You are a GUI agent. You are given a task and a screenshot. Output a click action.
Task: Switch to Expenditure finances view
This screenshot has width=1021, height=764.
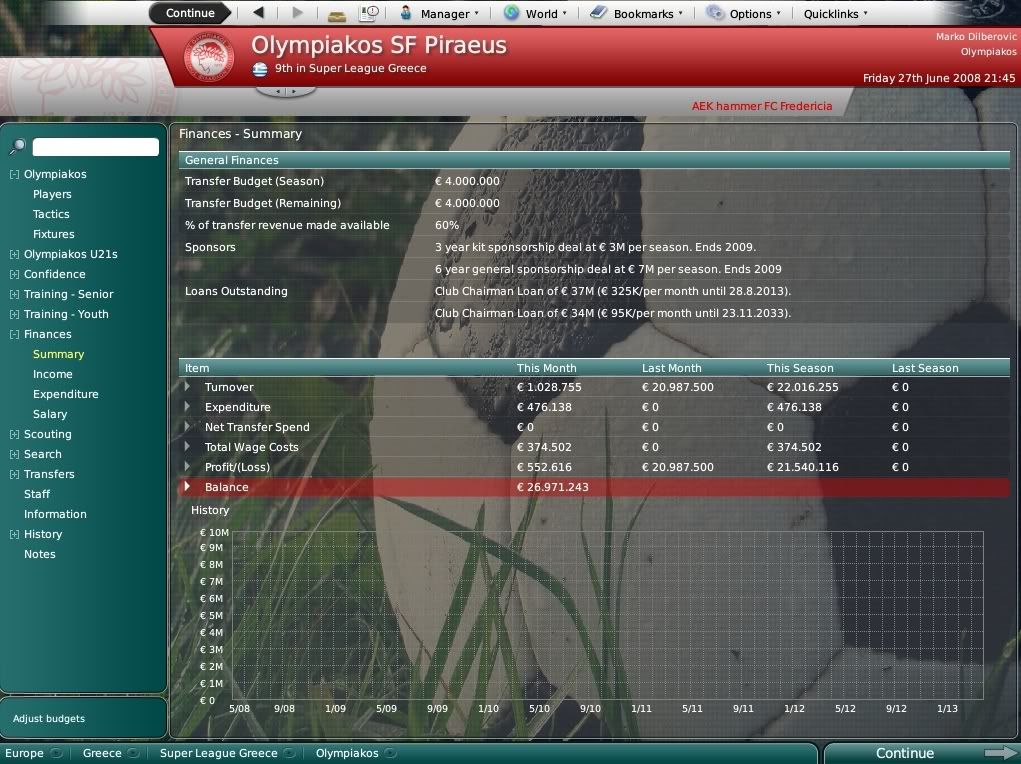[x=66, y=394]
